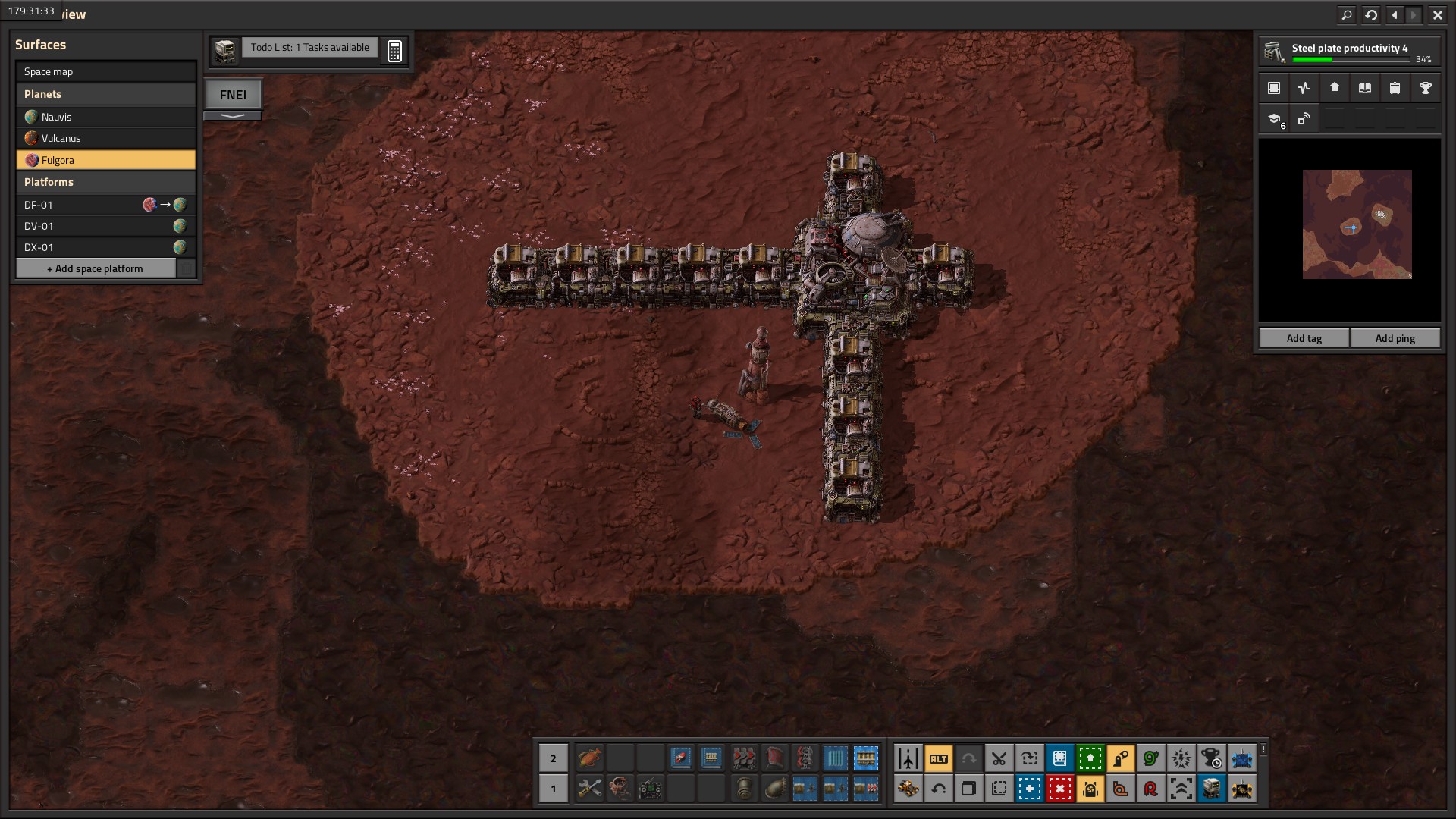Click the Add space platform button
Image resolution: width=1456 pixels, height=819 pixels.
(96, 268)
